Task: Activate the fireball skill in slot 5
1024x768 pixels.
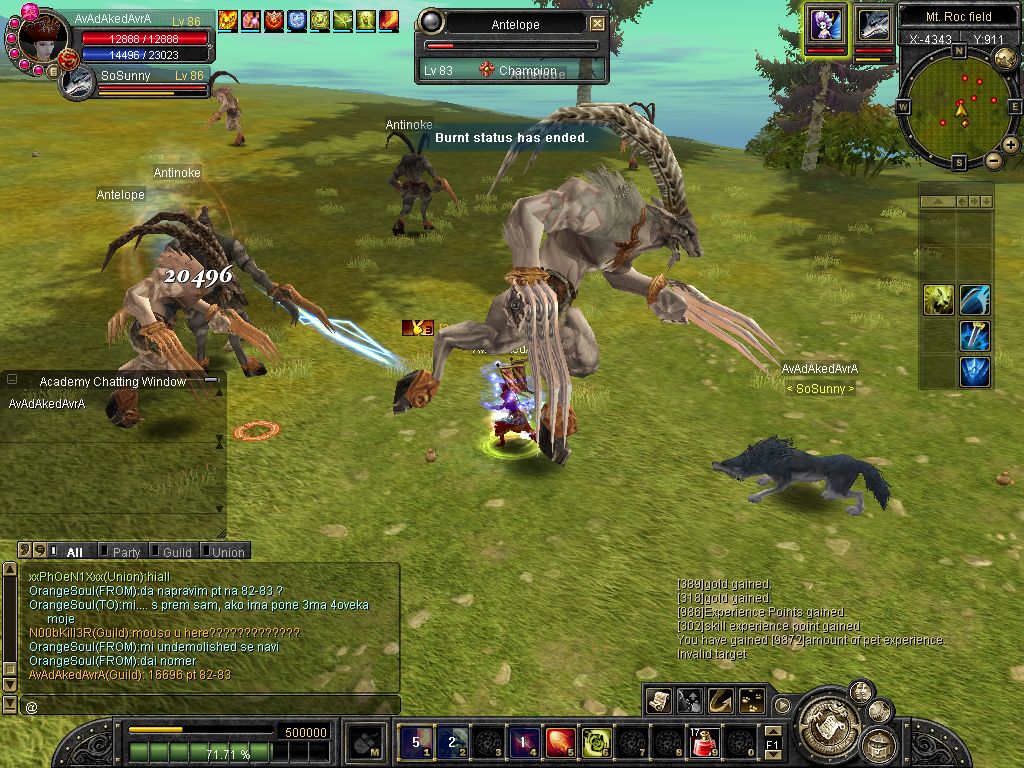Action: [560, 742]
